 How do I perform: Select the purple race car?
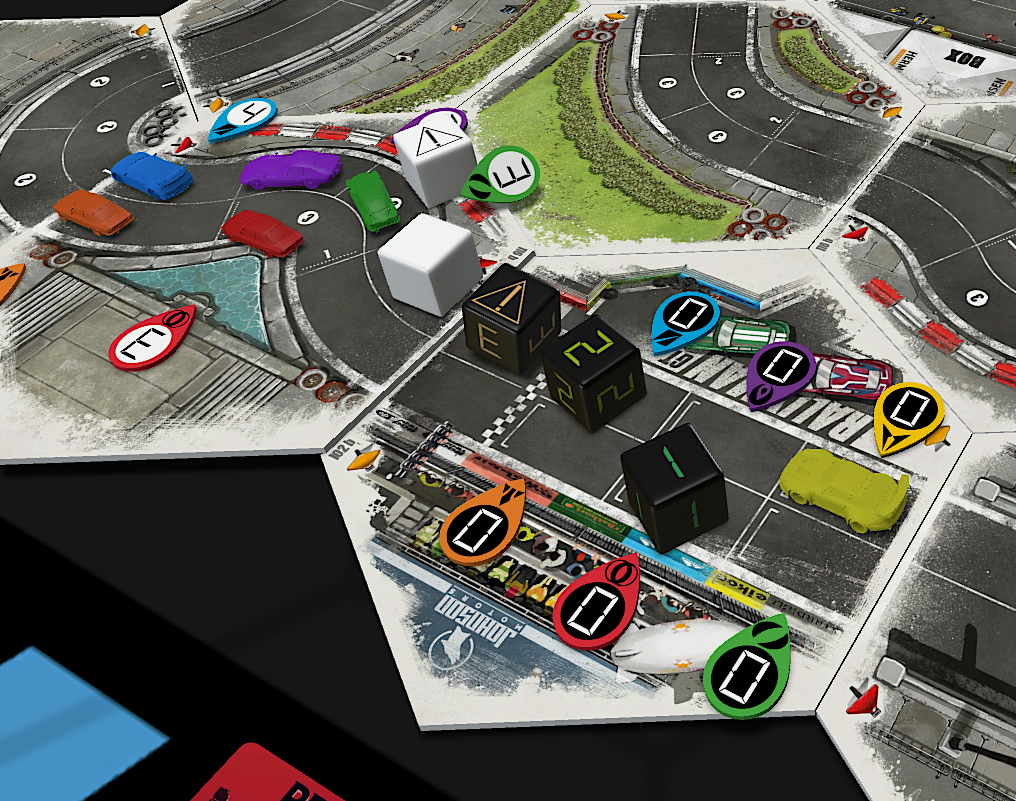point(291,169)
